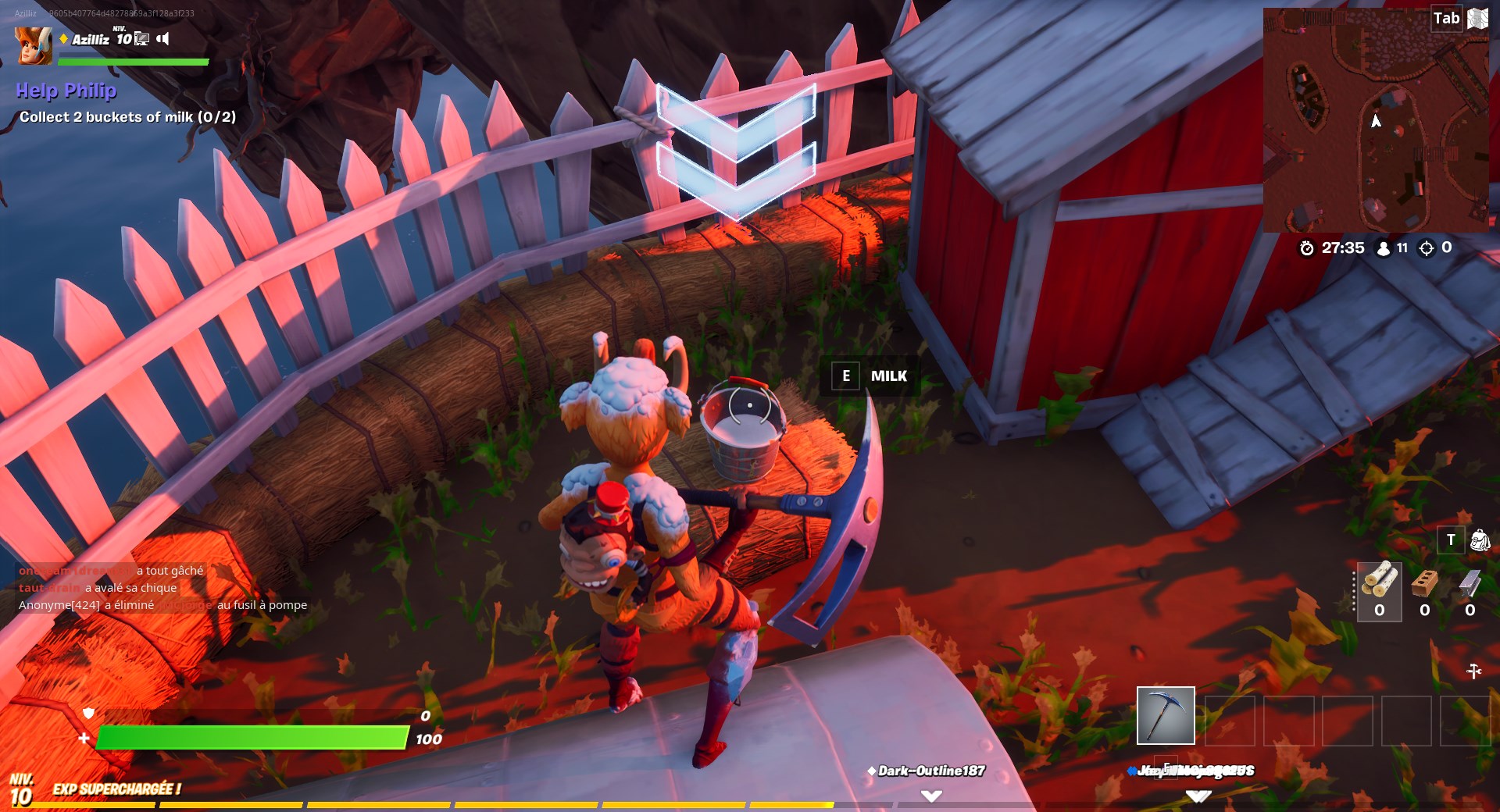Screen dimensions: 1500x812
Task: Mute the Azilliz player speaker icon
Action: pyautogui.click(x=164, y=39)
